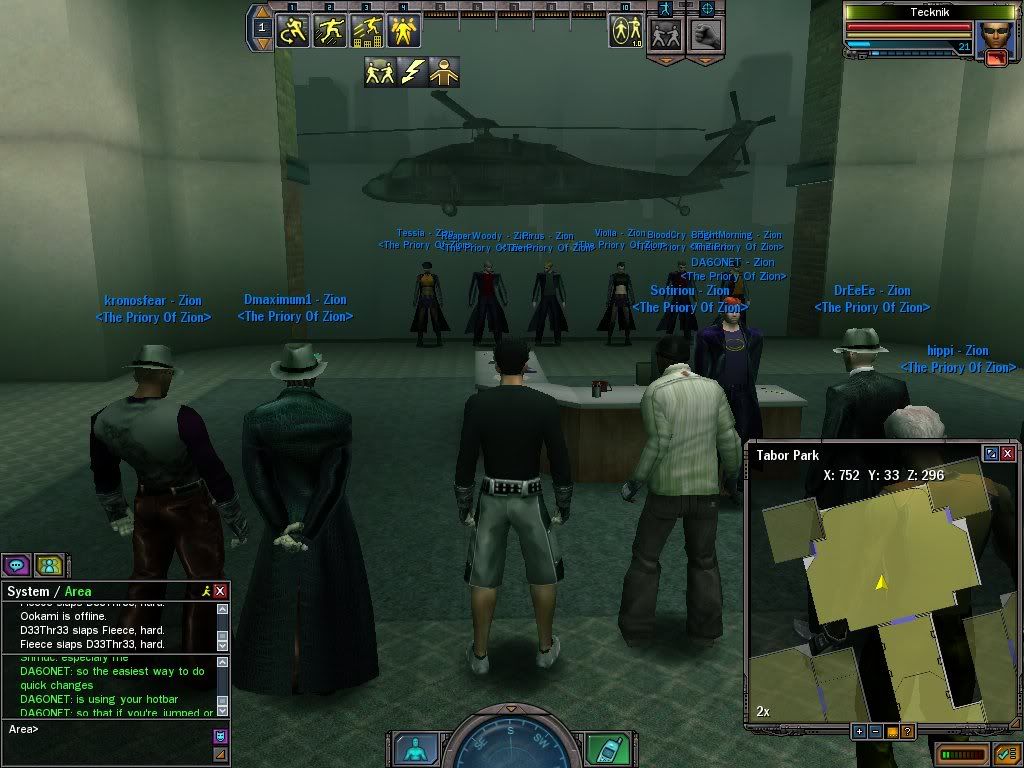Close the System / Area chat window
This screenshot has width=1024, height=768.
(x=220, y=591)
